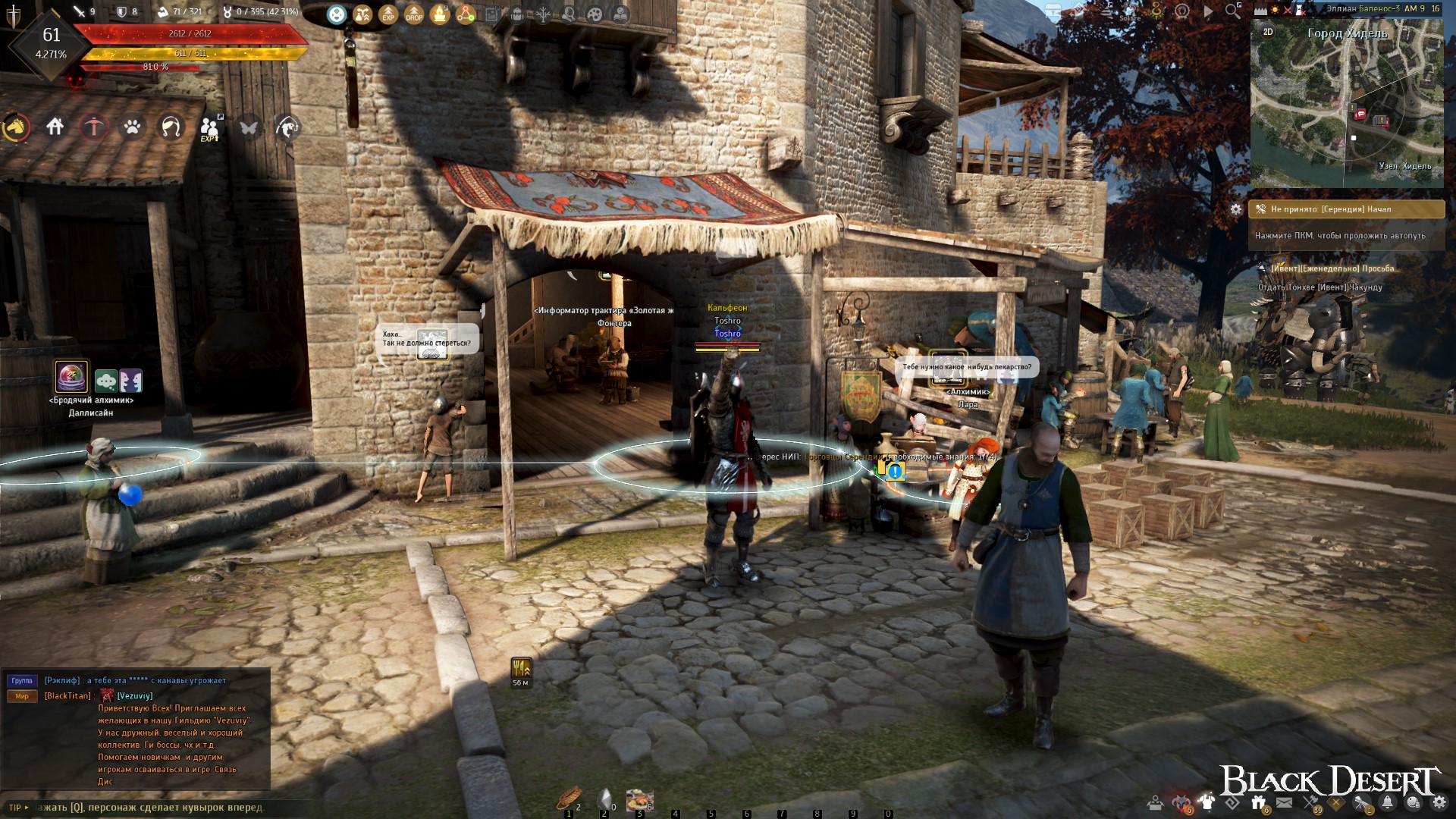This screenshot has height=819, width=1456.
Task: Open the house residence icon
Action: pos(55,127)
